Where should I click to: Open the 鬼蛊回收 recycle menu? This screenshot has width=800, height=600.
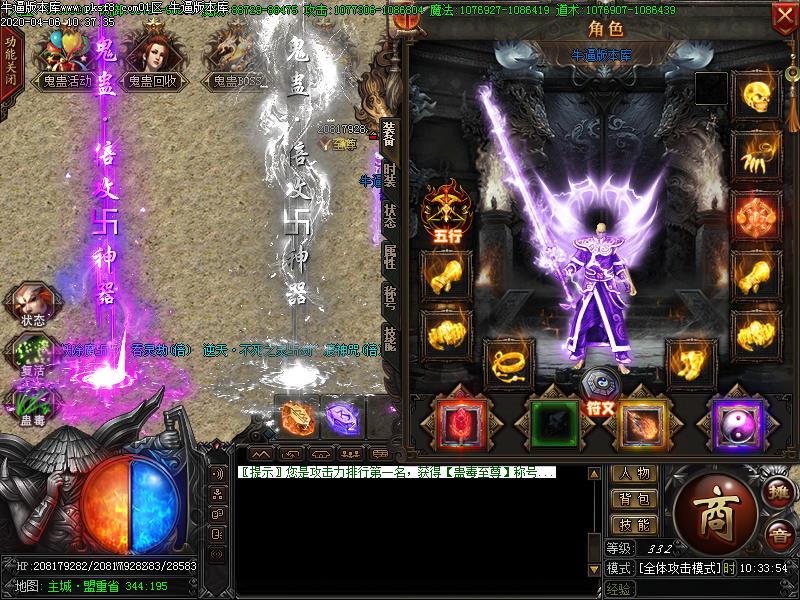coord(152,60)
